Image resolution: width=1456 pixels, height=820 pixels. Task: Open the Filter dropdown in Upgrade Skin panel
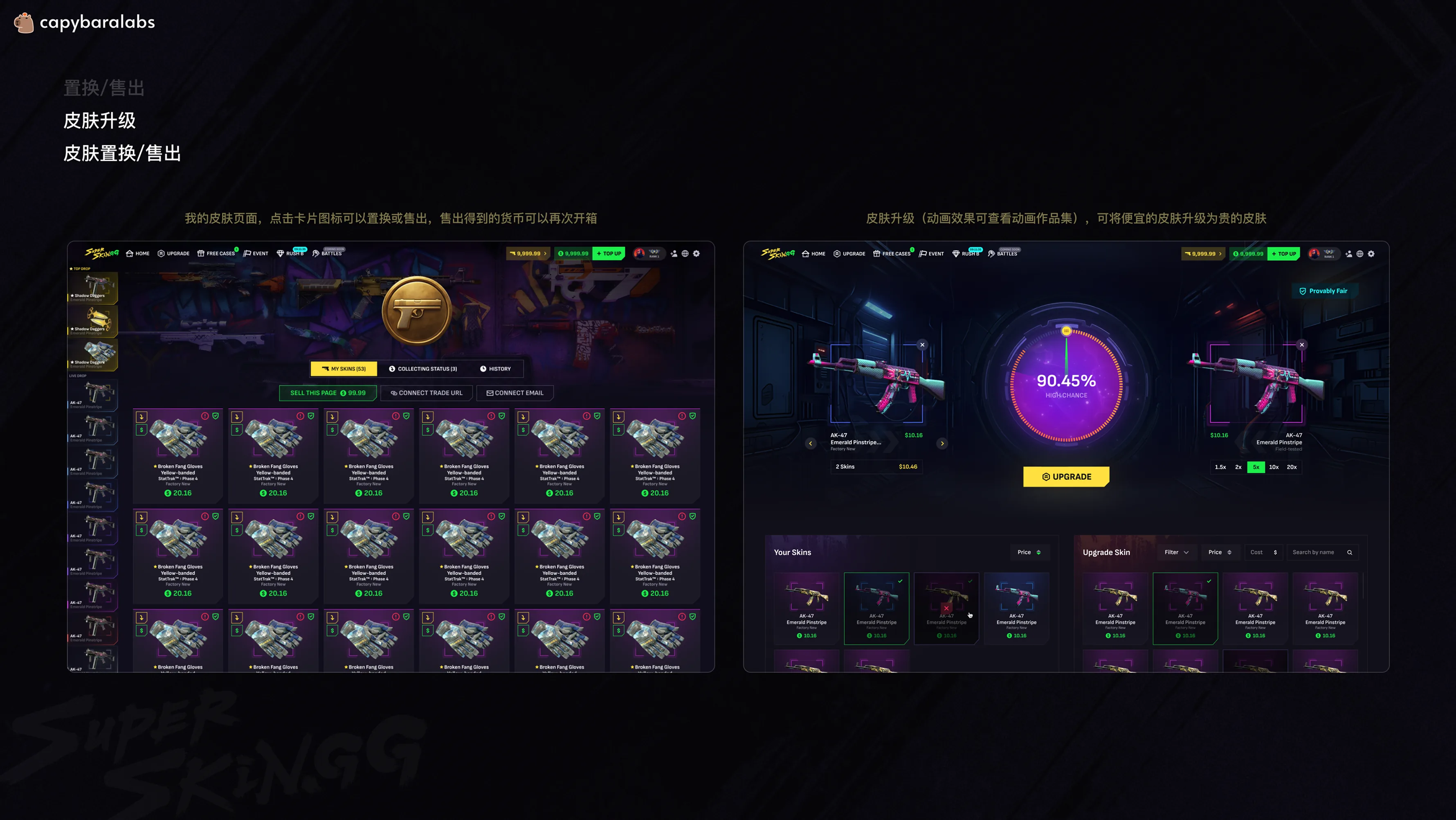pos(1177,552)
